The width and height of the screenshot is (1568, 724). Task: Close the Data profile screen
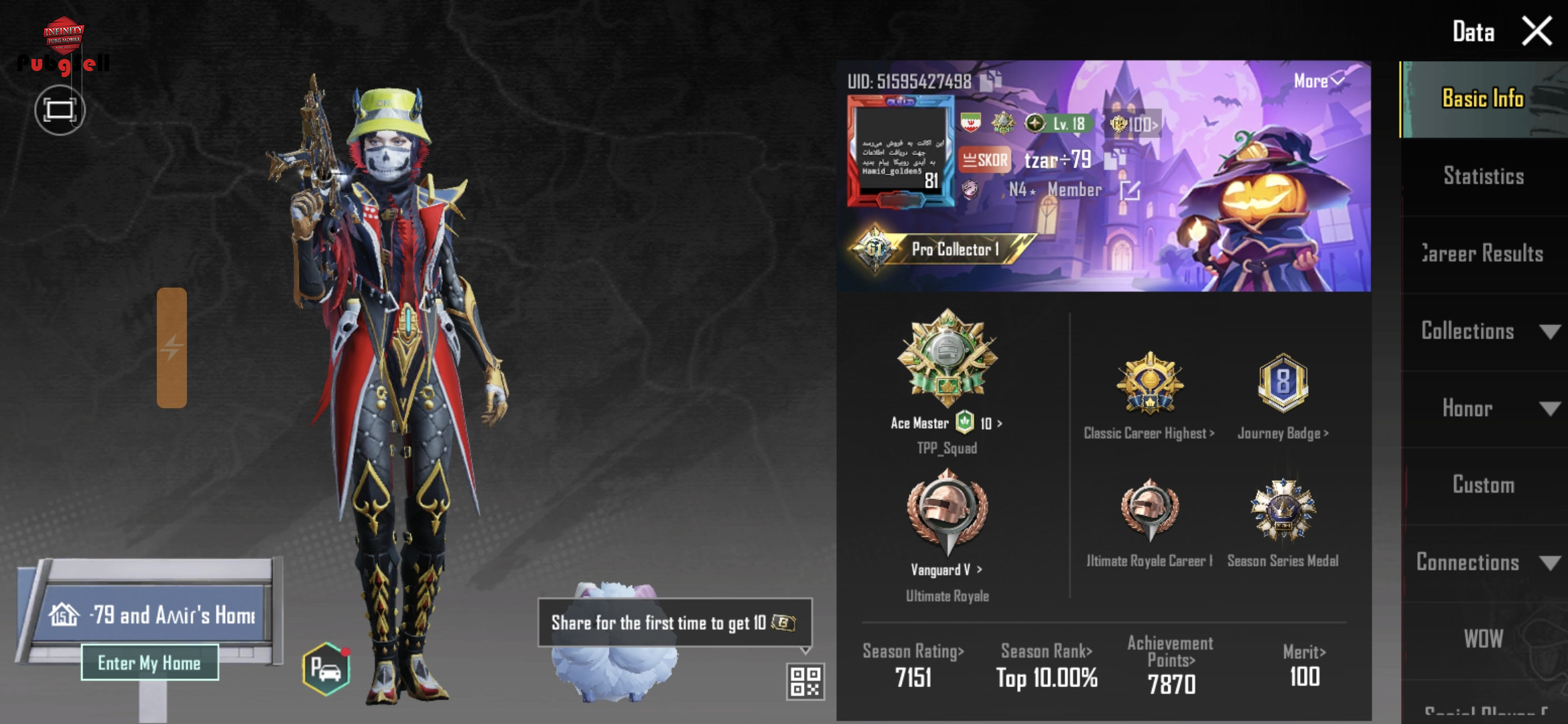(x=1536, y=32)
